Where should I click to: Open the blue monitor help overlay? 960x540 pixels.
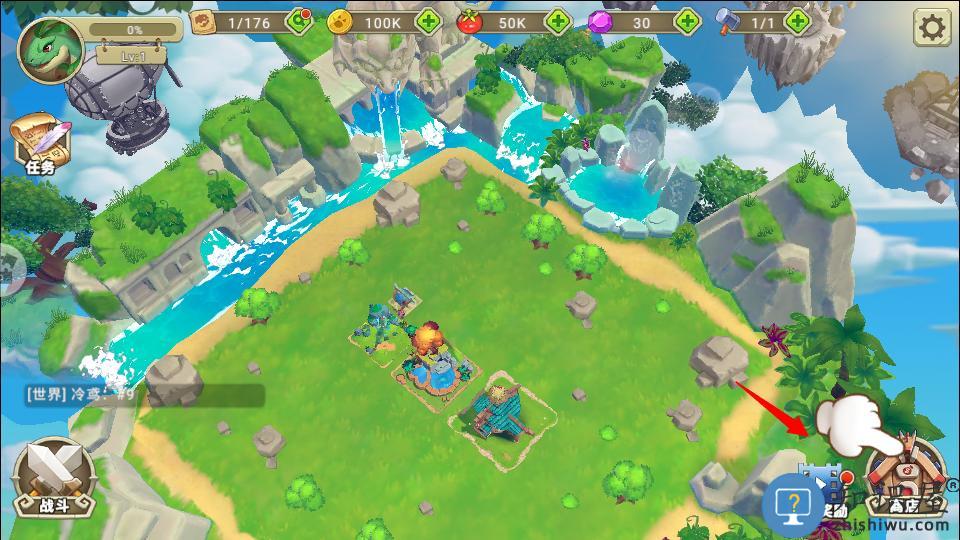(793, 501)
